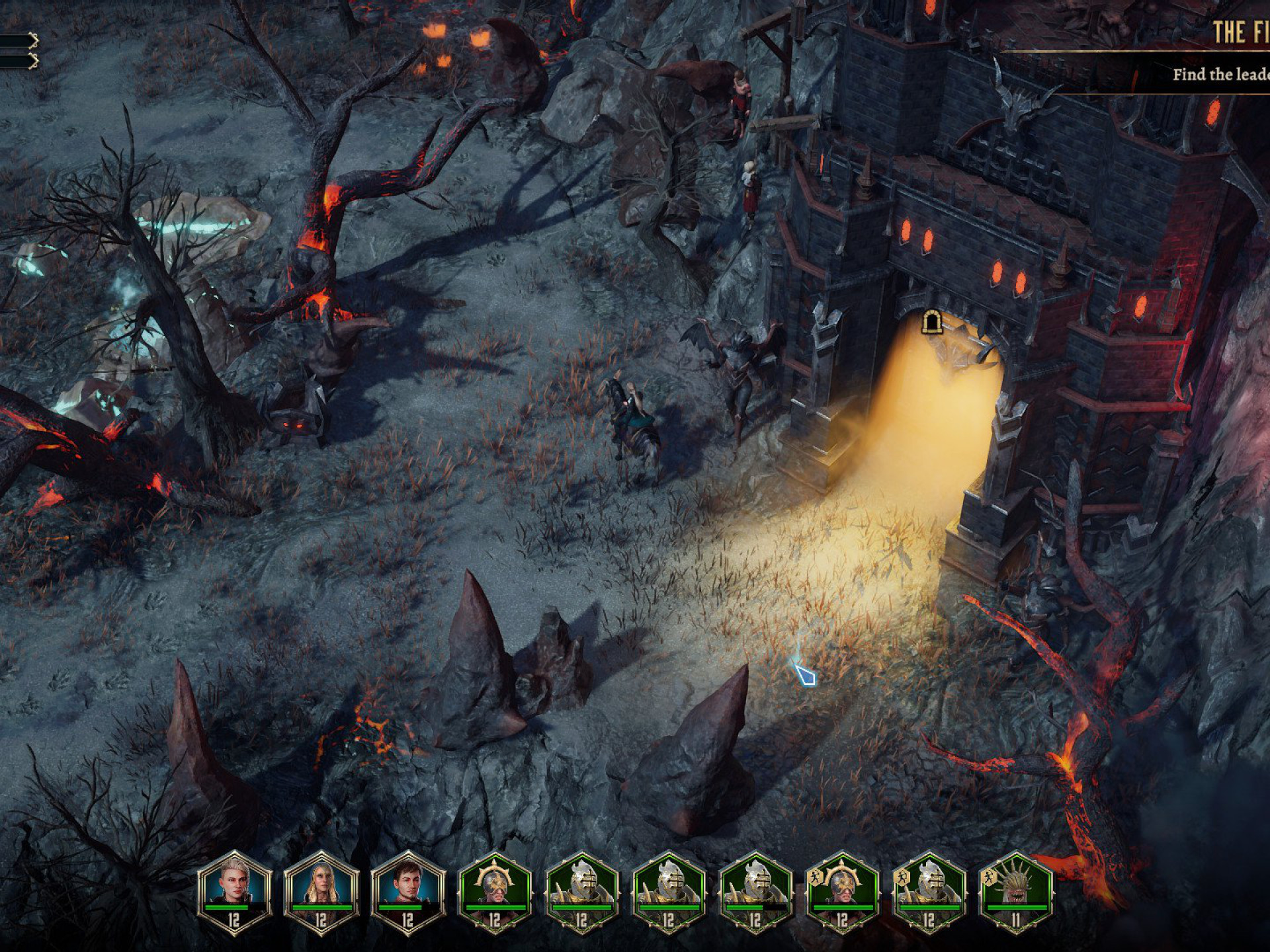Image resolution: width=1270 pixels, height=952 pixels.
Task: Click the golden gate entrance marker
Action: 932,322
